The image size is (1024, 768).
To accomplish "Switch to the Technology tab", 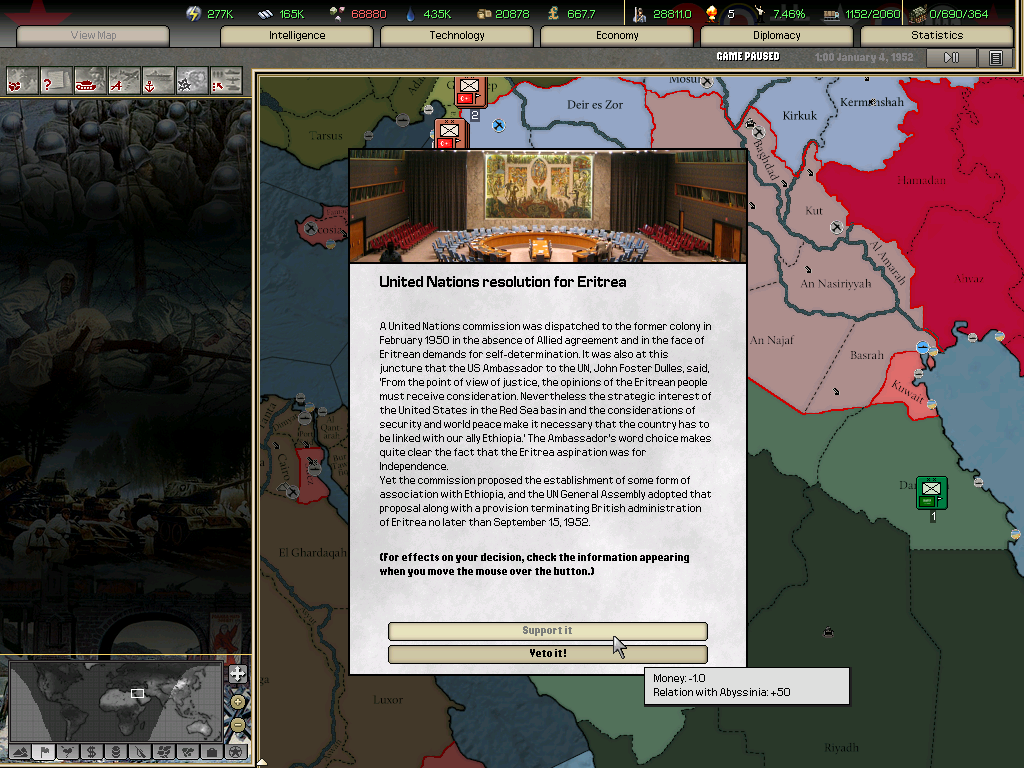I will pos(457,36).
